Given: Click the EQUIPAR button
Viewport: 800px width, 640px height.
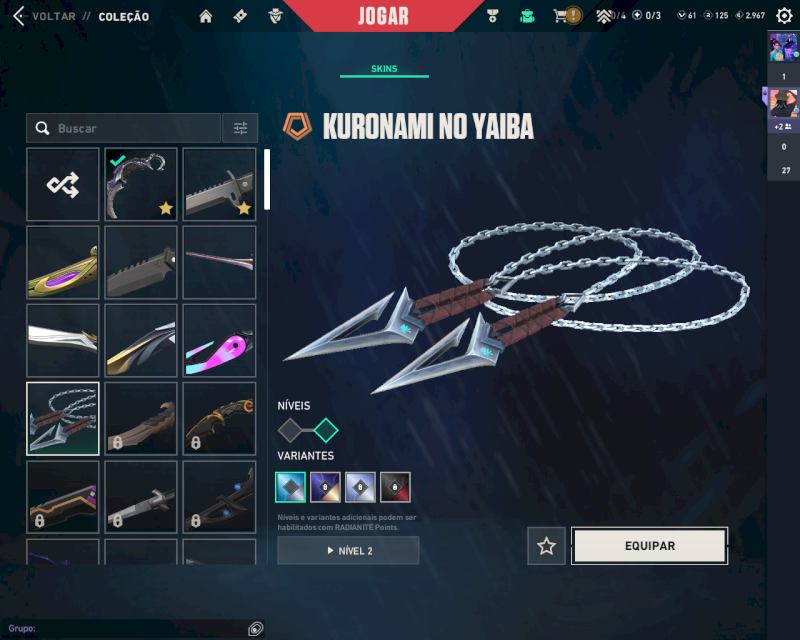Looking at the screenshot, I should [649, 546].
